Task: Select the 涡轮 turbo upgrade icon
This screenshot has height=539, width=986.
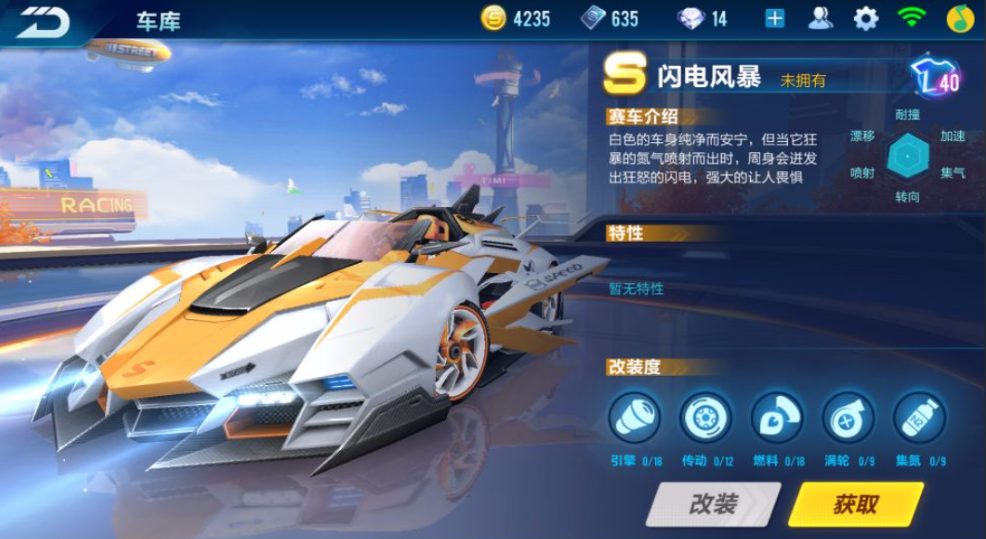Action: (848, 418)
